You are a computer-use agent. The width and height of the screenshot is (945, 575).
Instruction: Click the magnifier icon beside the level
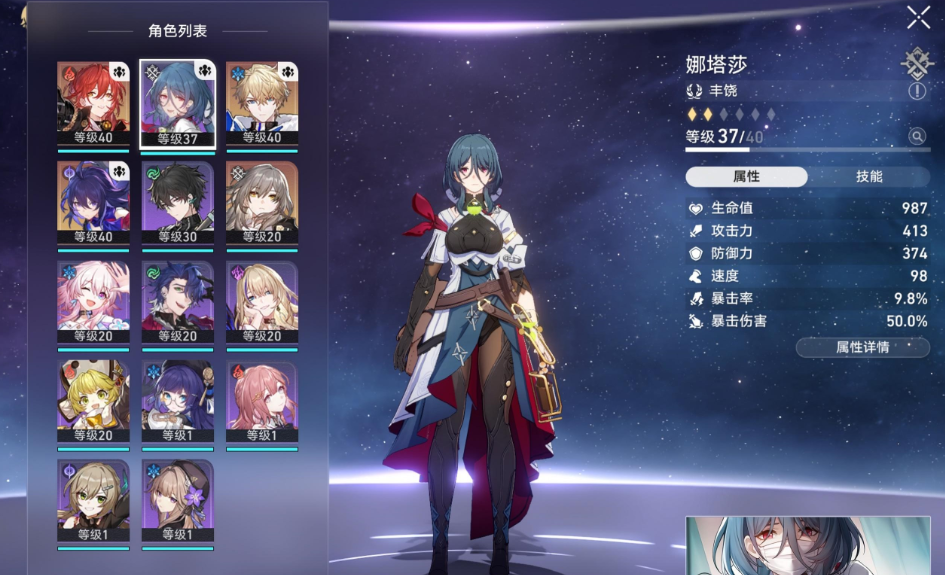(x=916, y=136)
